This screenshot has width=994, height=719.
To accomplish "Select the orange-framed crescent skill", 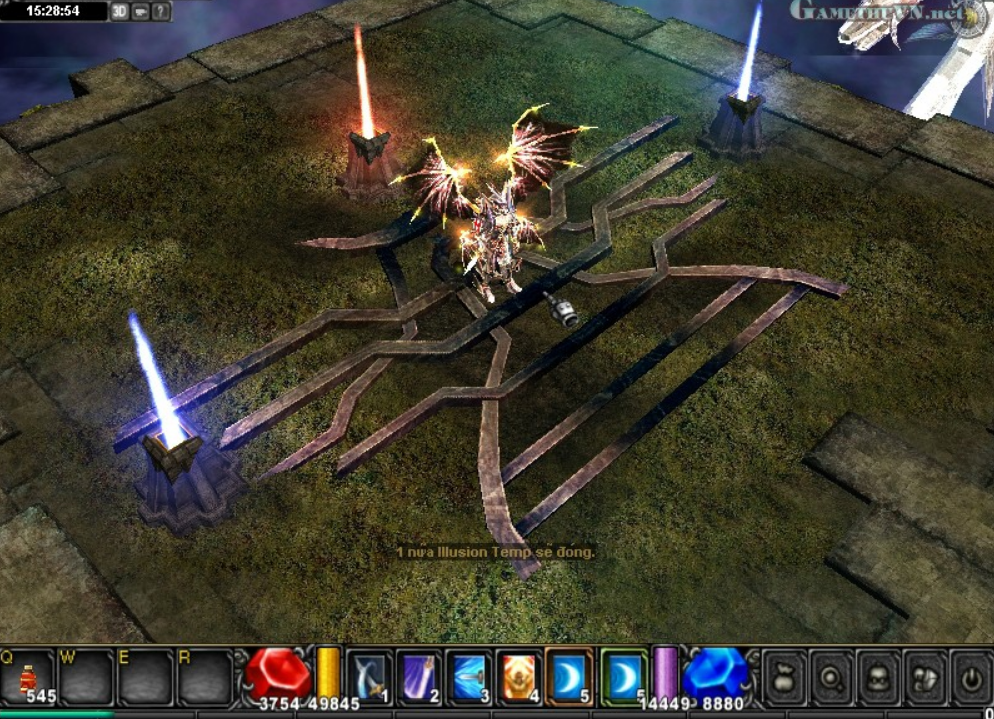I will click(x=569, y=675).
